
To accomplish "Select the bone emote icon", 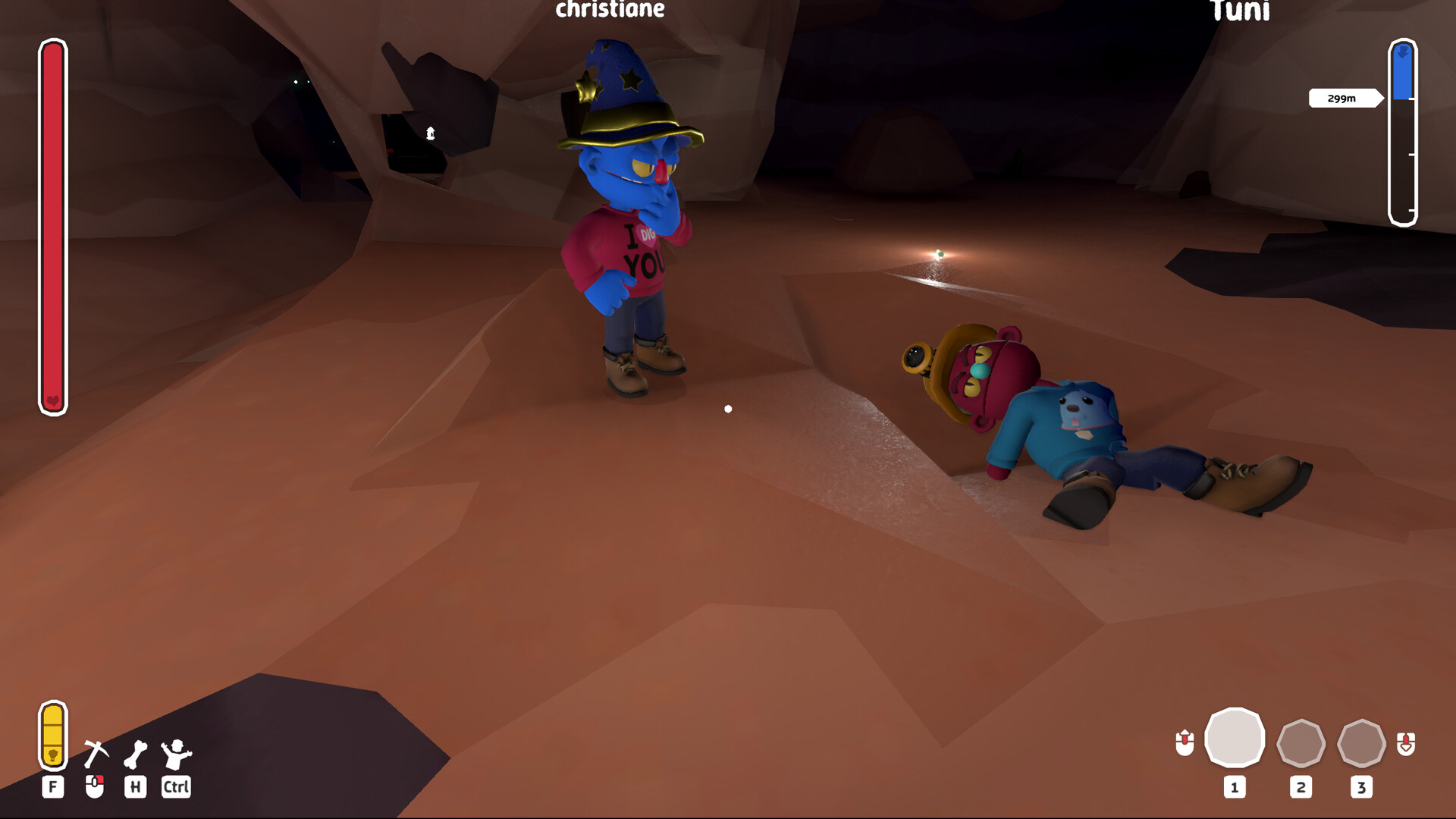I will pos(136,755).
